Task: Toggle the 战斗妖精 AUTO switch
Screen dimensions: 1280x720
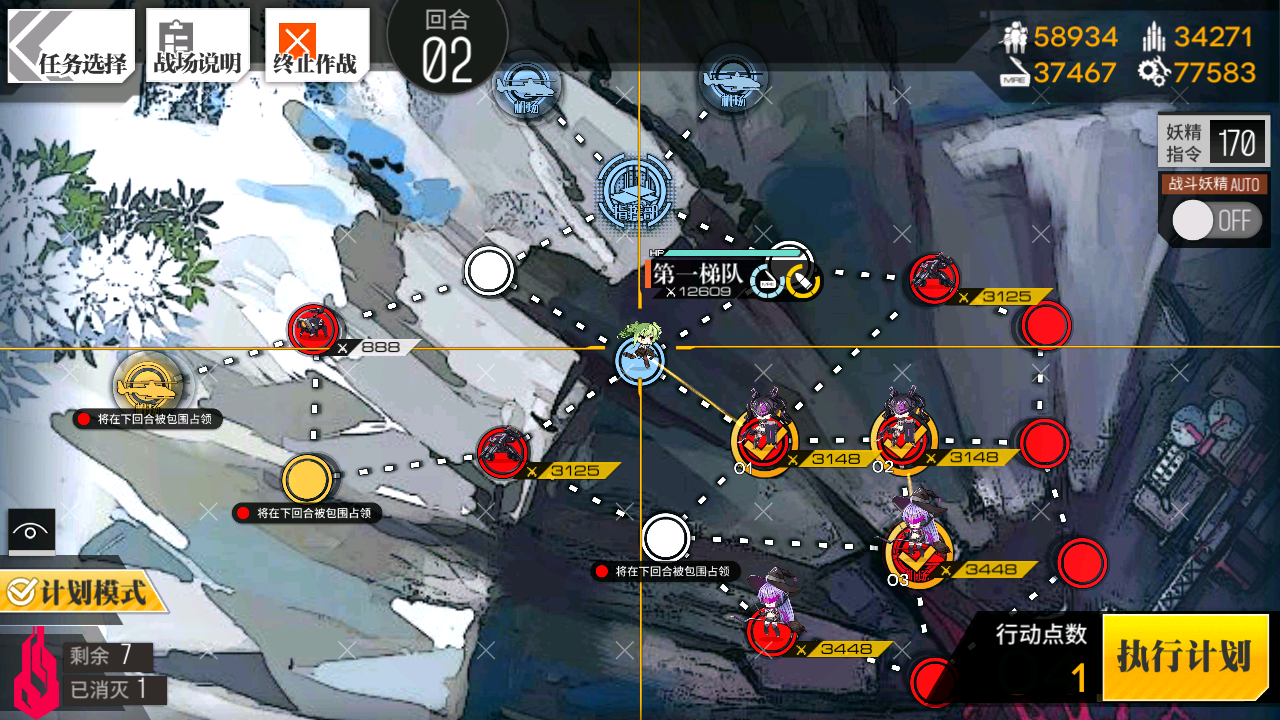Action: coord(1214,220)
